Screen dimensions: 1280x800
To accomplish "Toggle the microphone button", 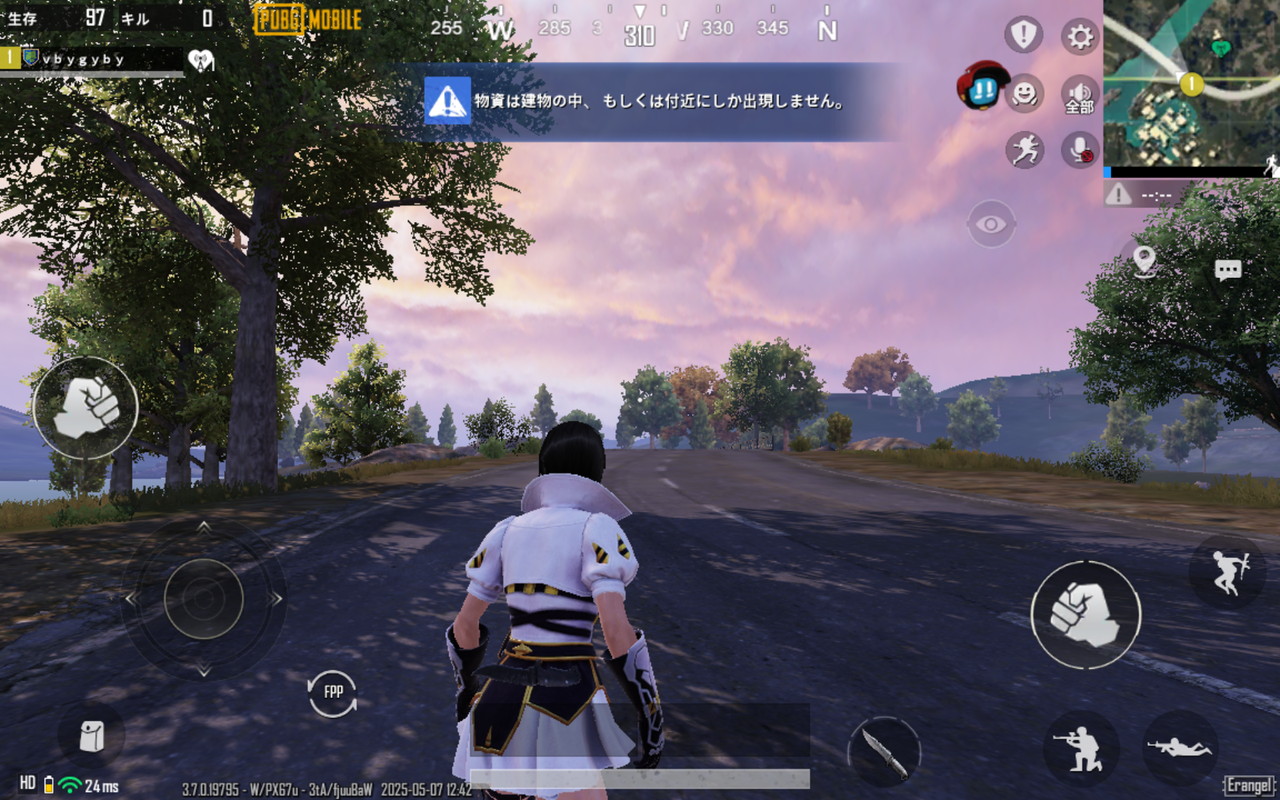I will (x=1080, y=150).
